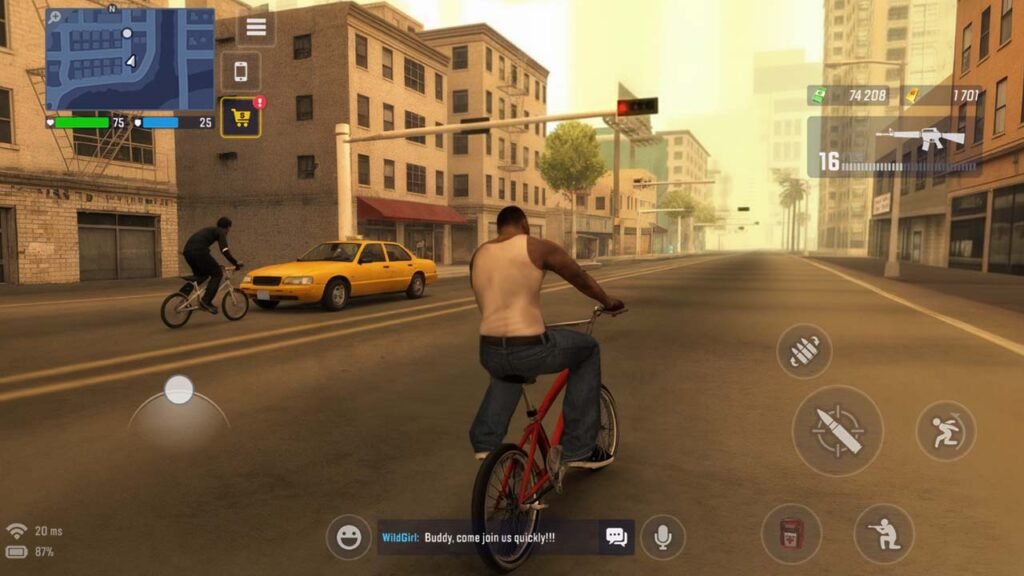
Task: Open the smiley emote button
Action: (x=348, y=537)
